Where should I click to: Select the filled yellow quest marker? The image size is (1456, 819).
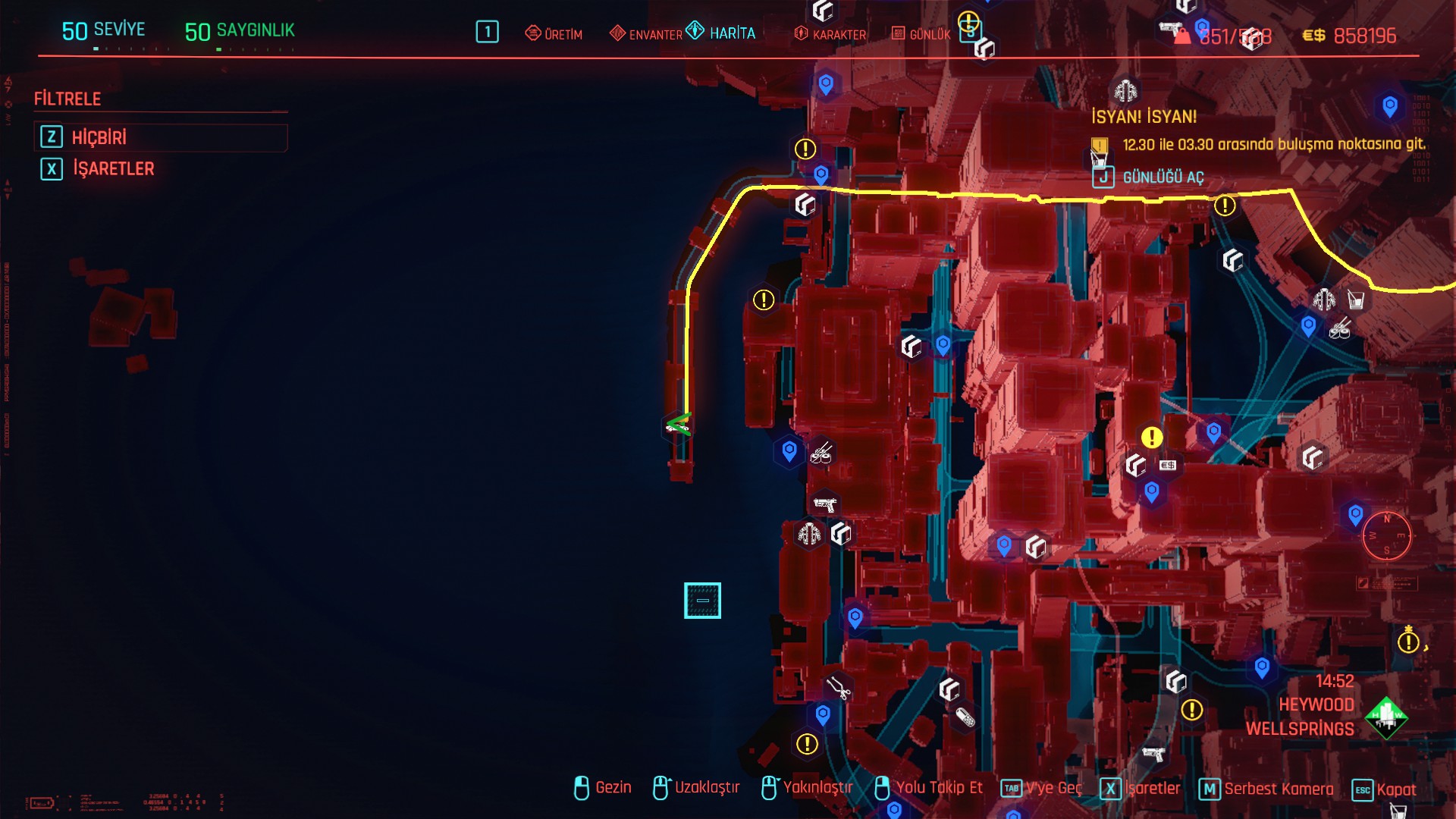[x=1152, y=437]
